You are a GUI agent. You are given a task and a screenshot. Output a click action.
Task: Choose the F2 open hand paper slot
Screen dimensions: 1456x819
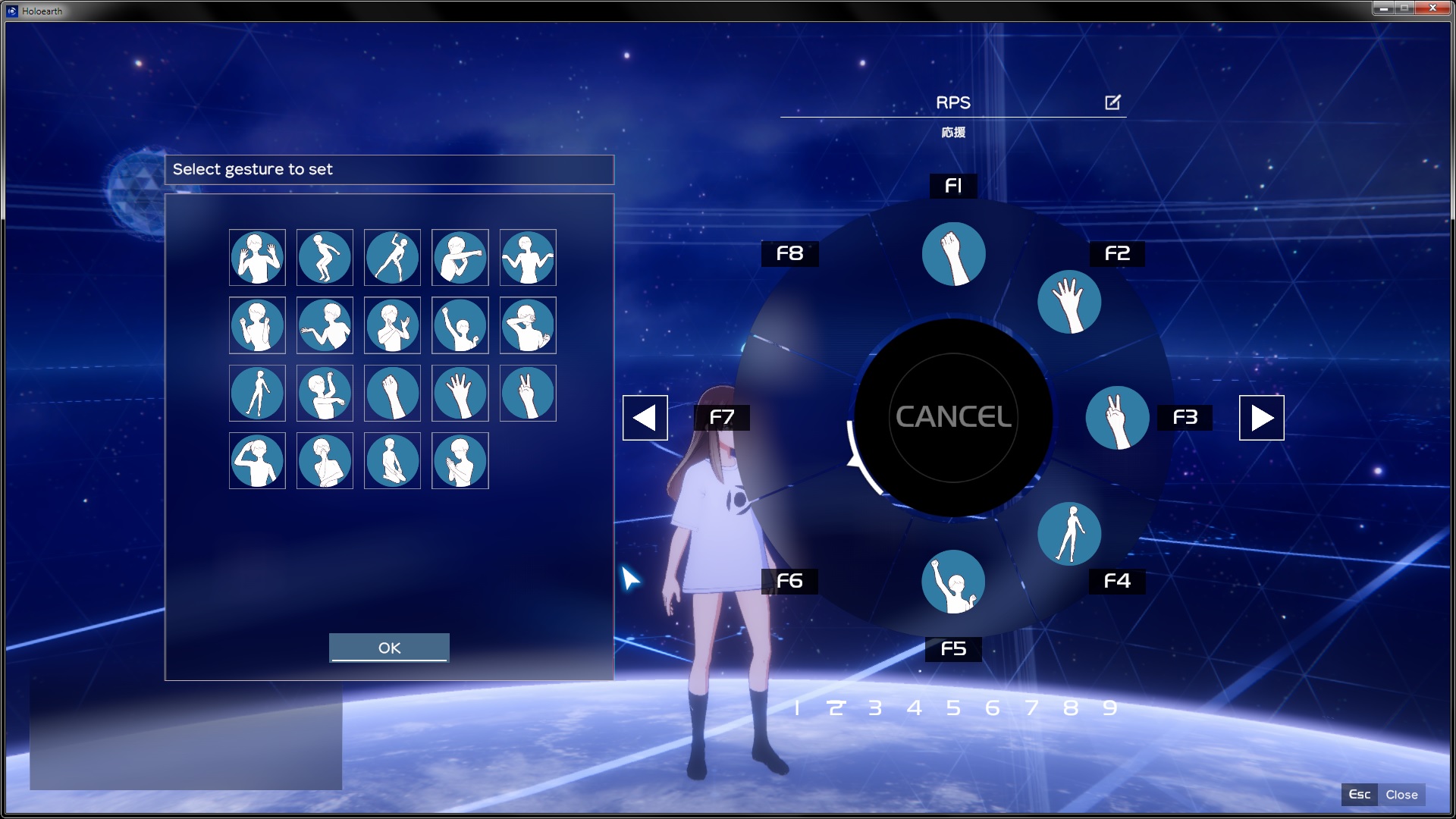coord(1069,302)
